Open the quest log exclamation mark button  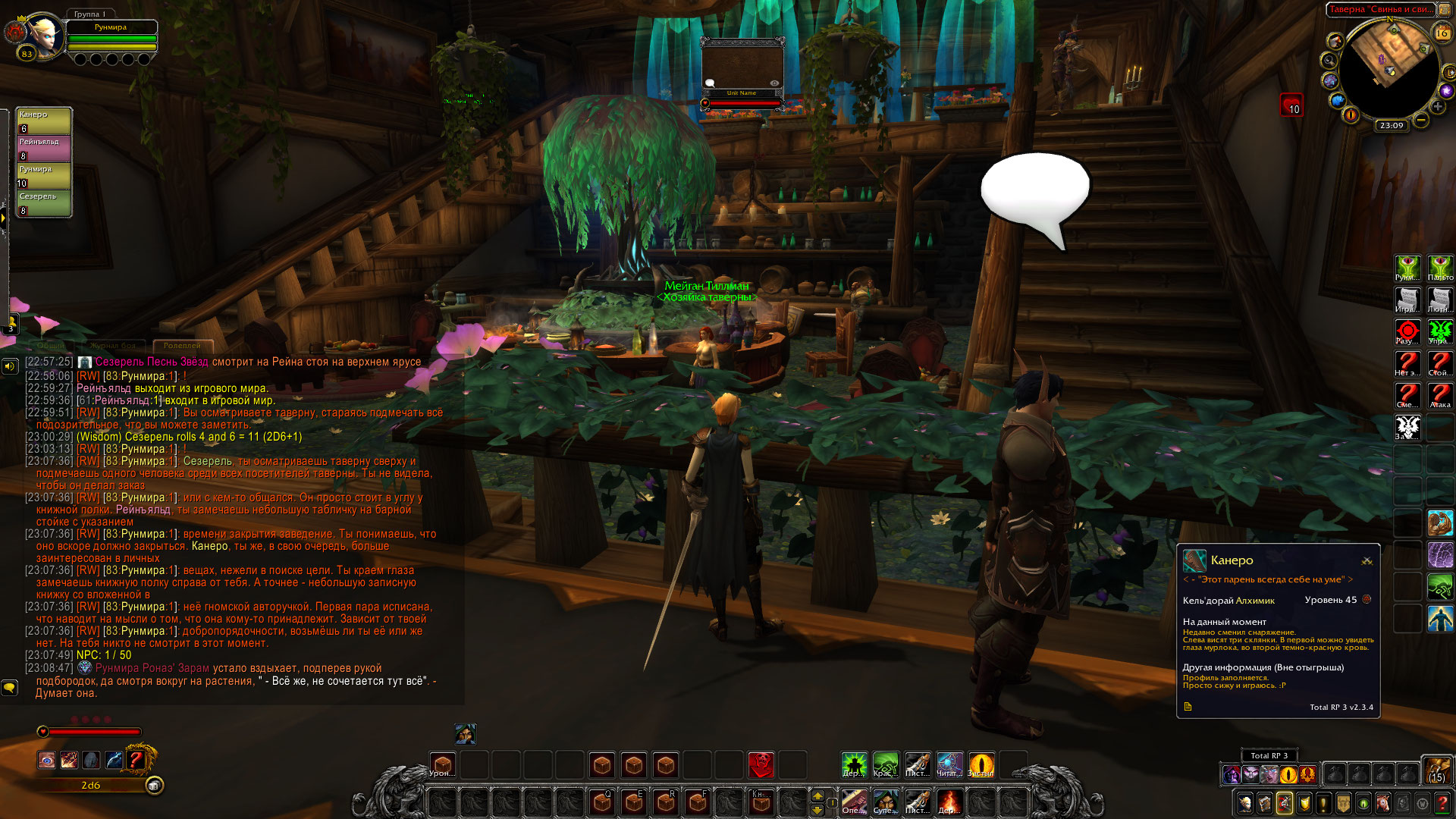point(1323,803)
